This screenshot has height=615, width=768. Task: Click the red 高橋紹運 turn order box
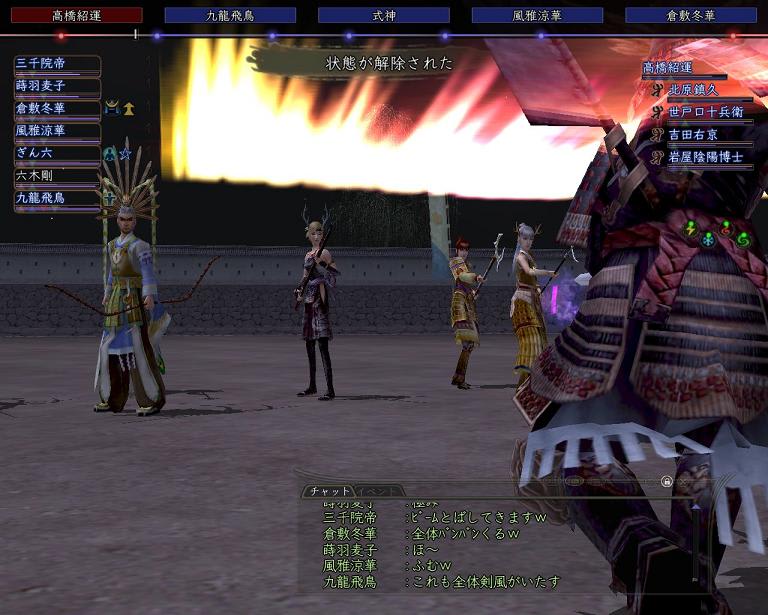pos(76,15)
